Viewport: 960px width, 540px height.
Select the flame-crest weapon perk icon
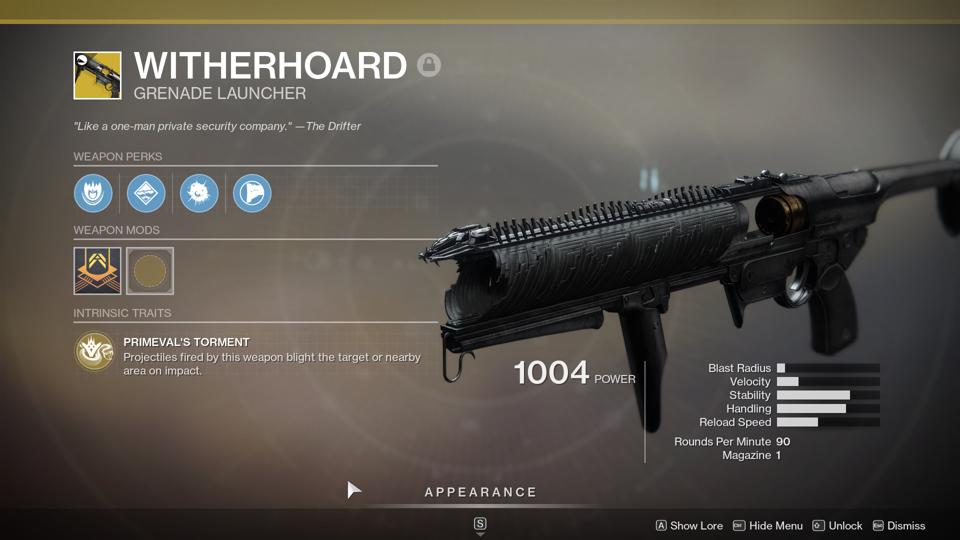click(x=93, y=193)
